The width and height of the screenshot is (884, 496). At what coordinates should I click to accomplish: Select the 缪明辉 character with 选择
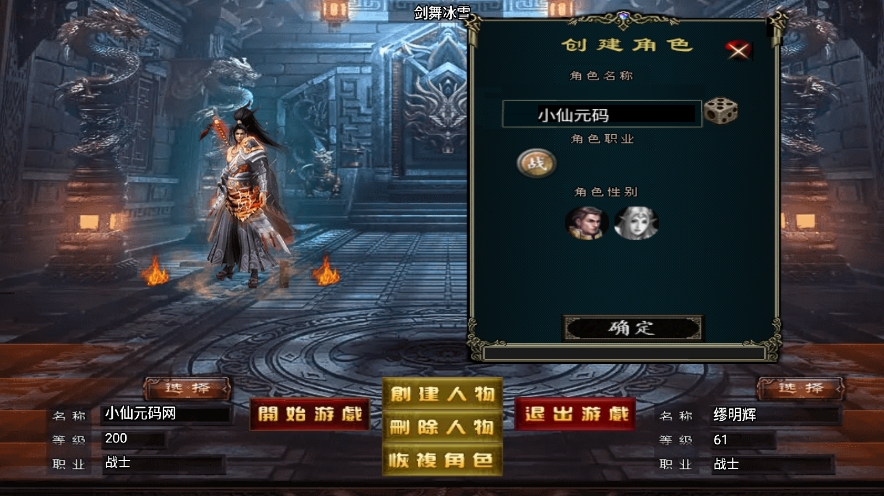(x=800, y=388)
